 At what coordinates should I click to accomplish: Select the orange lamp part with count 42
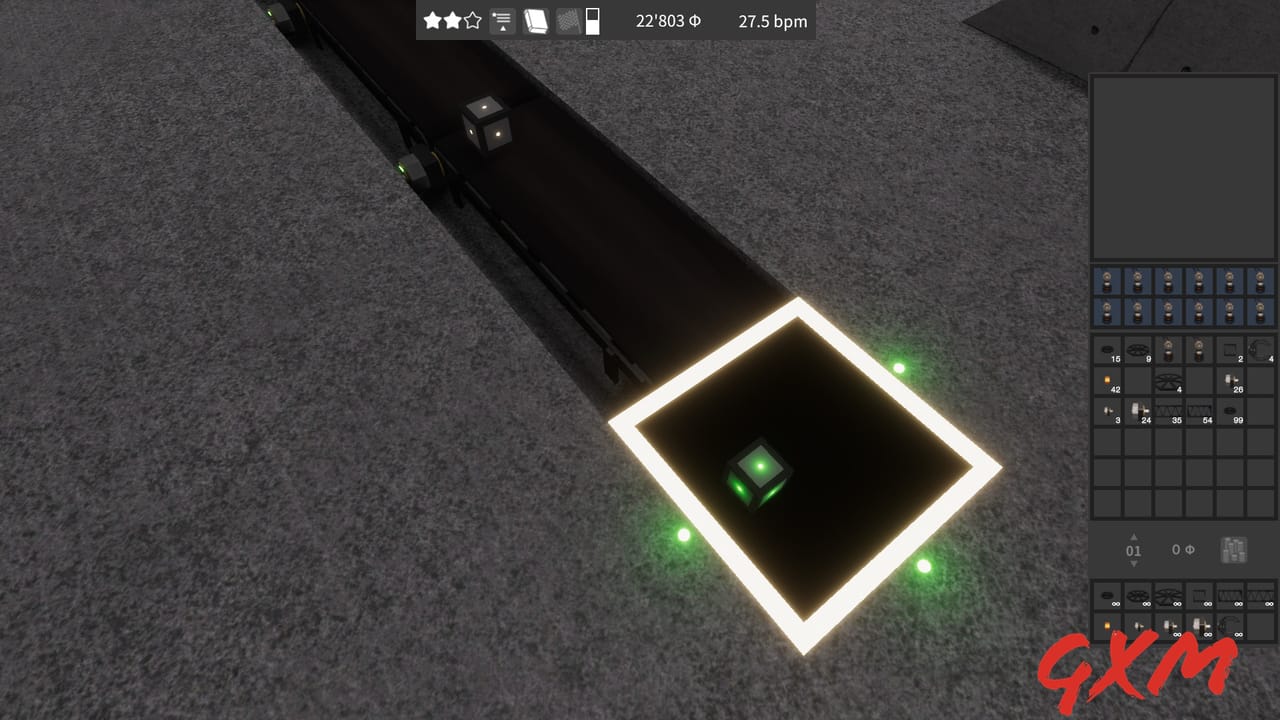tap(1107, 381)
